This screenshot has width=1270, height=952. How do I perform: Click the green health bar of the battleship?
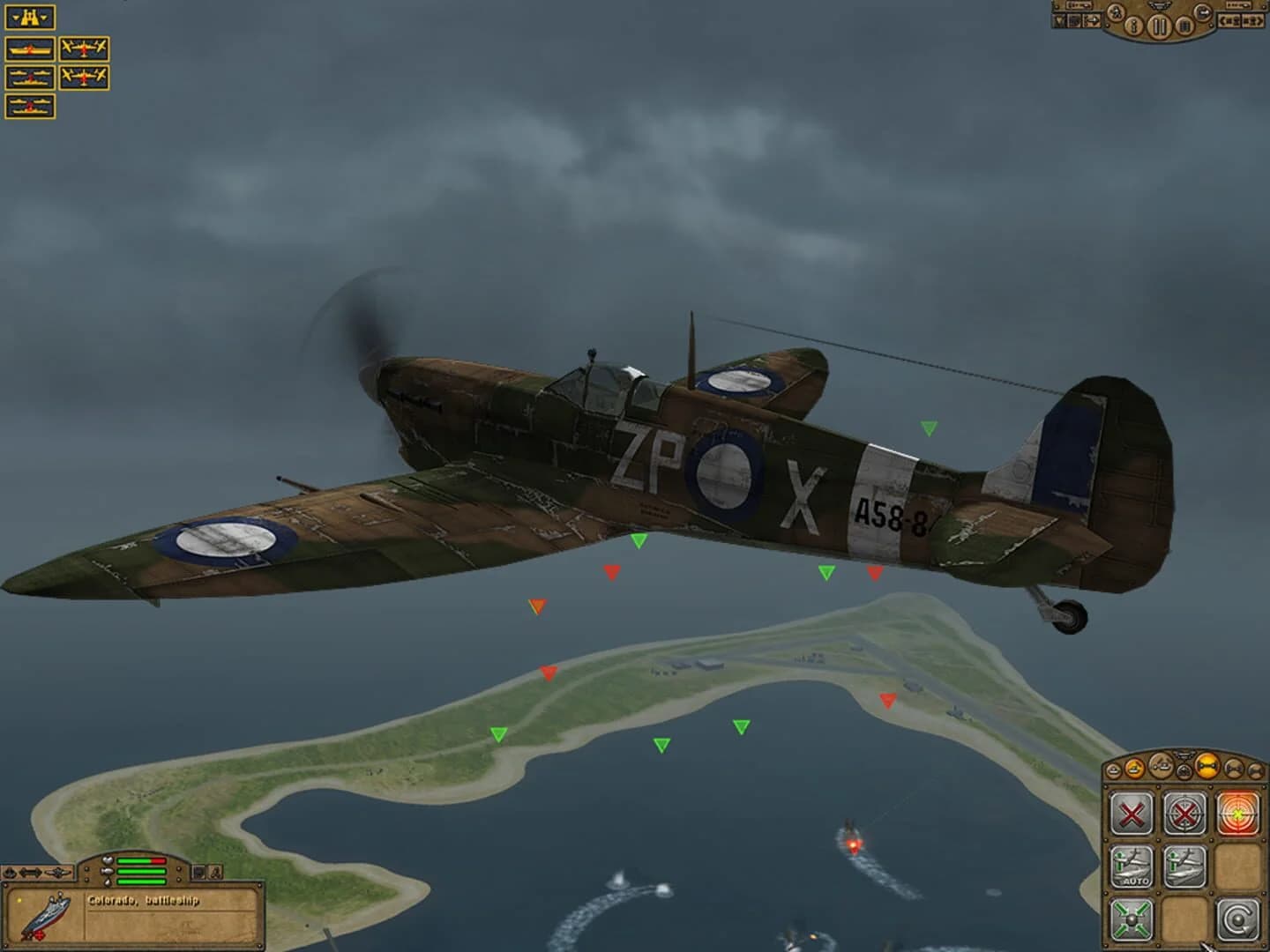[x=140, y=871]
